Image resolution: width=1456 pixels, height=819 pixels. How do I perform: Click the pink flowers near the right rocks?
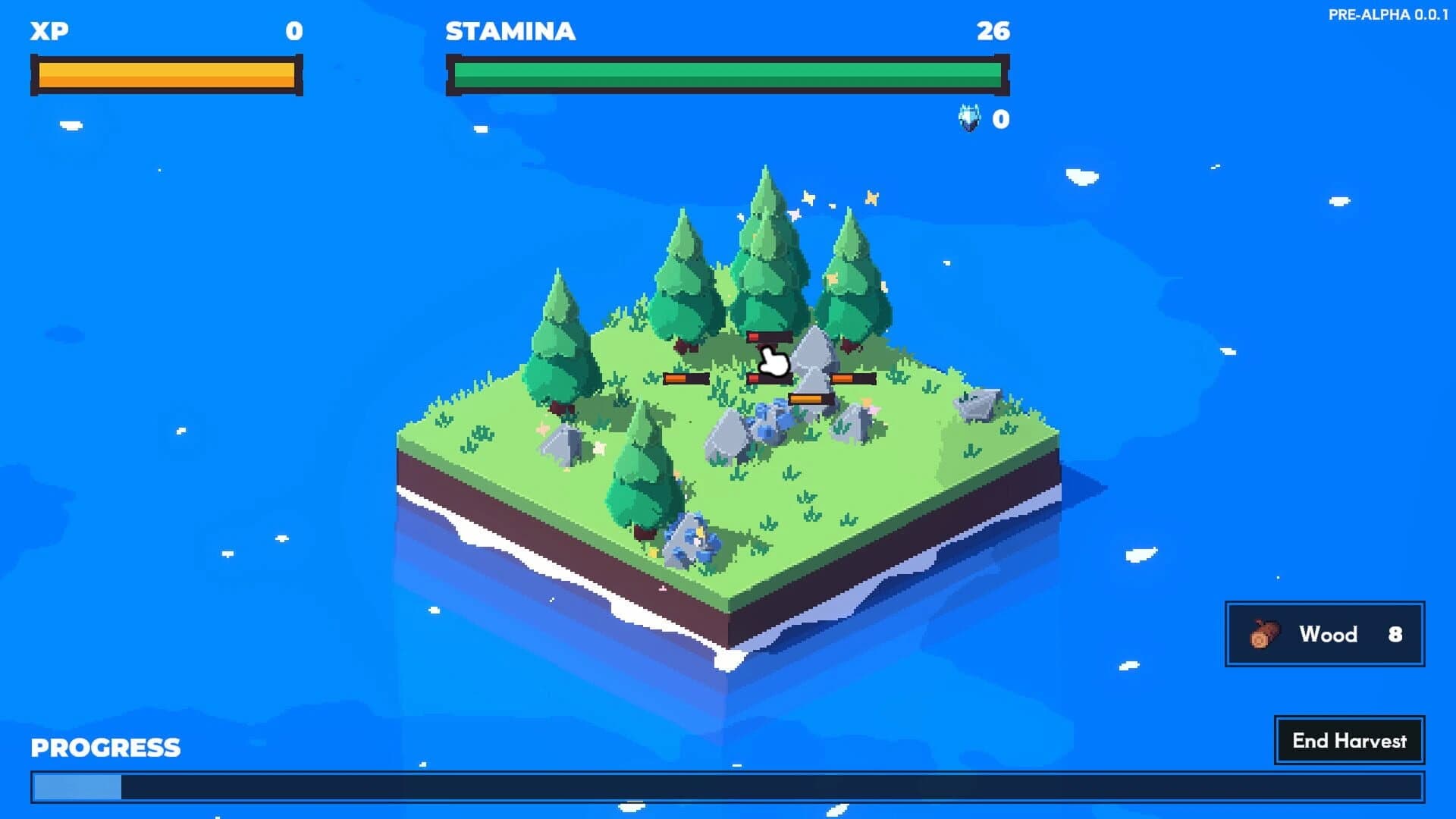point(871,409)
